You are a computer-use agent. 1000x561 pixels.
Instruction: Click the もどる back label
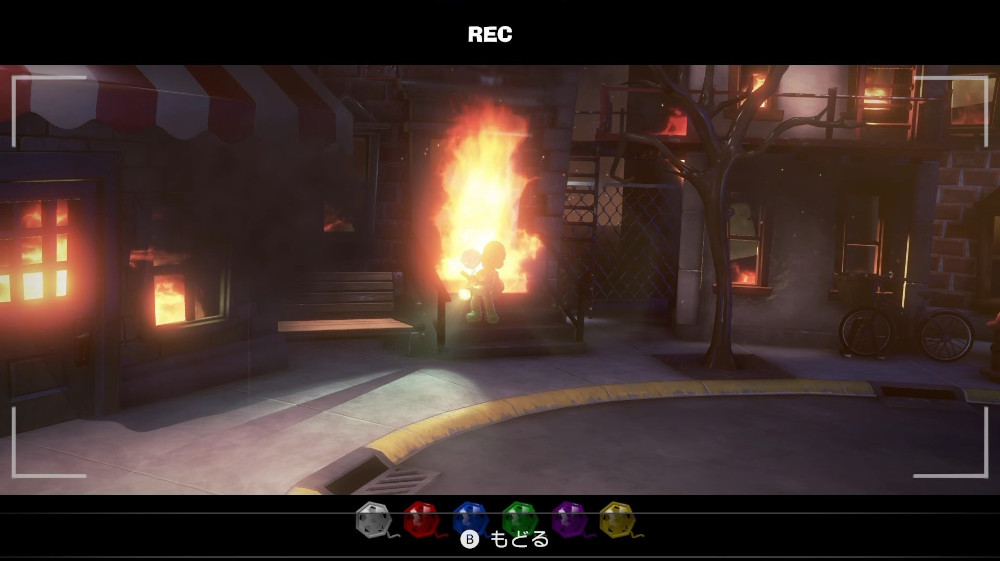tap(519, 540)
